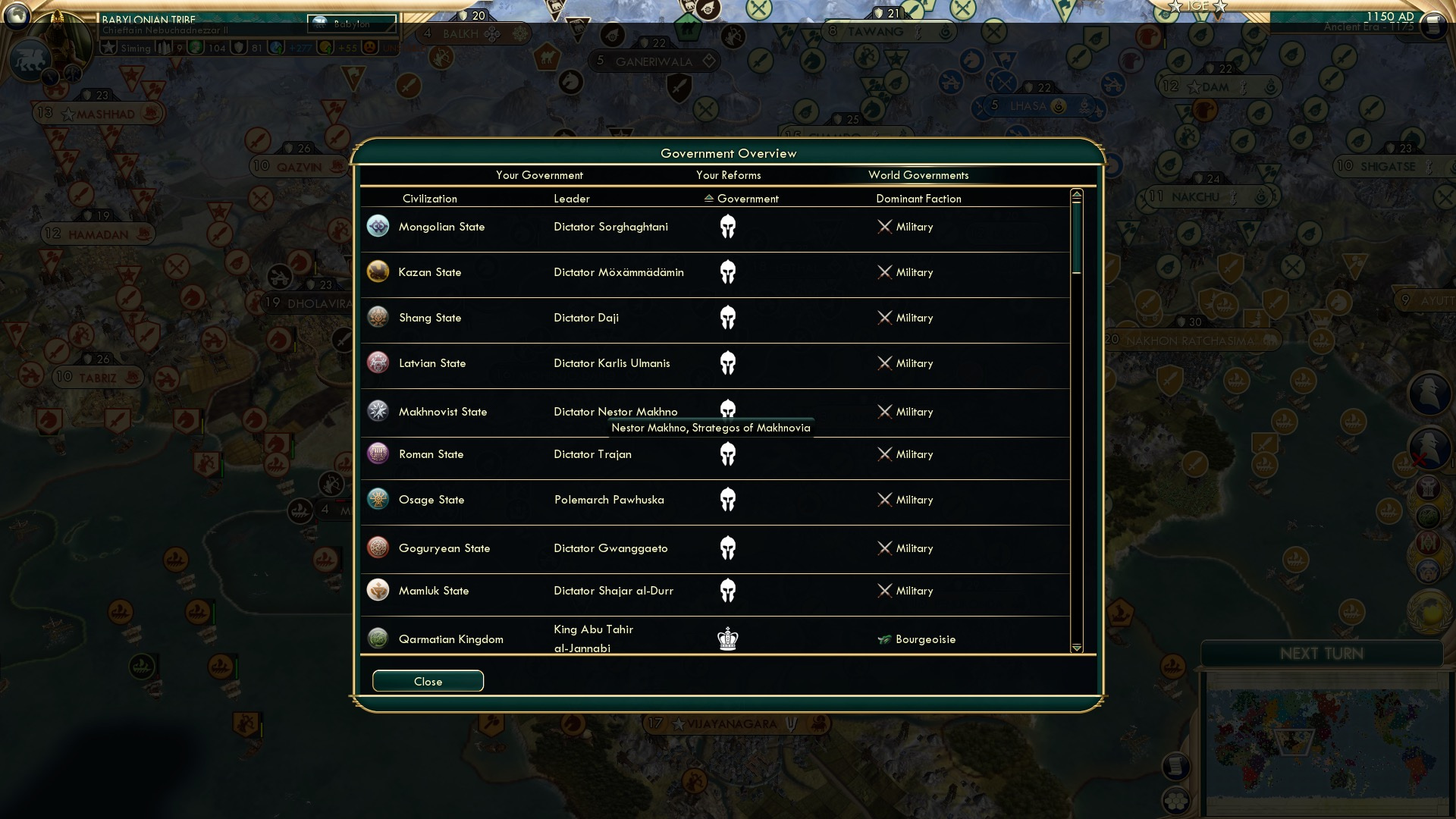
Task: Click the scrollbar down arrow in the list
Action: coord(1076,649)
